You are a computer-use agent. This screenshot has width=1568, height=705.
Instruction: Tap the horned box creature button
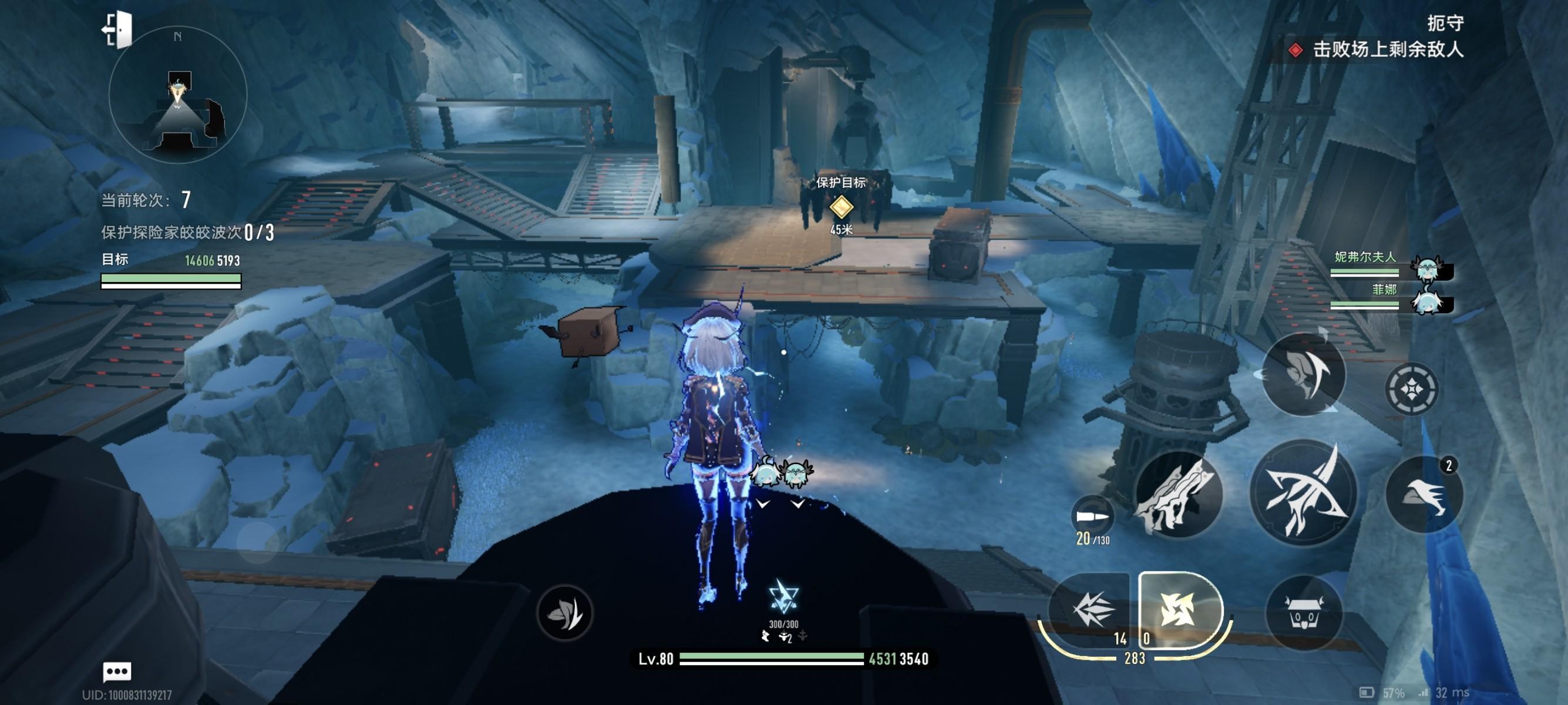tap(1303, 613)
